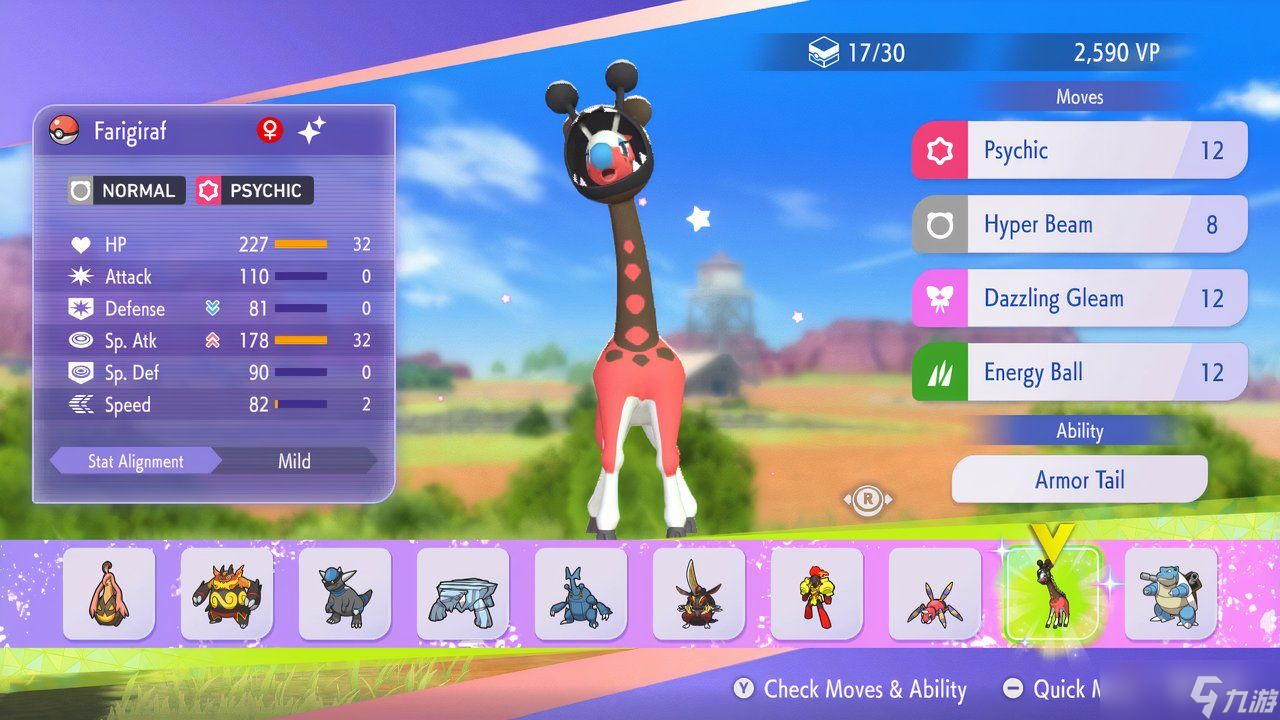Screen dimensions: 1280x720
Task: Click the pink Psychic type icon on the Psychic move
Action: point(938,150)
